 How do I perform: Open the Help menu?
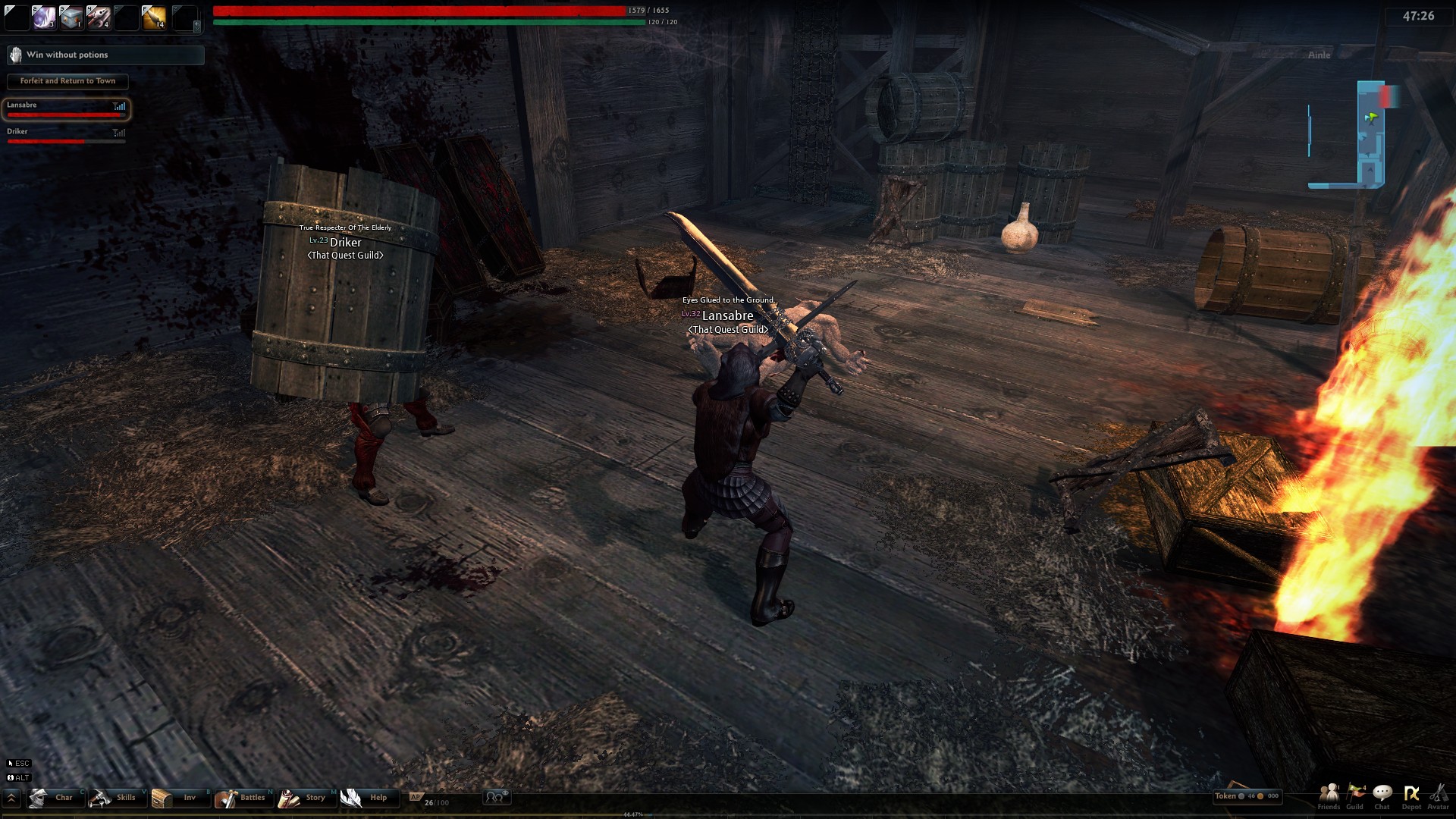[x=369, y=798]
